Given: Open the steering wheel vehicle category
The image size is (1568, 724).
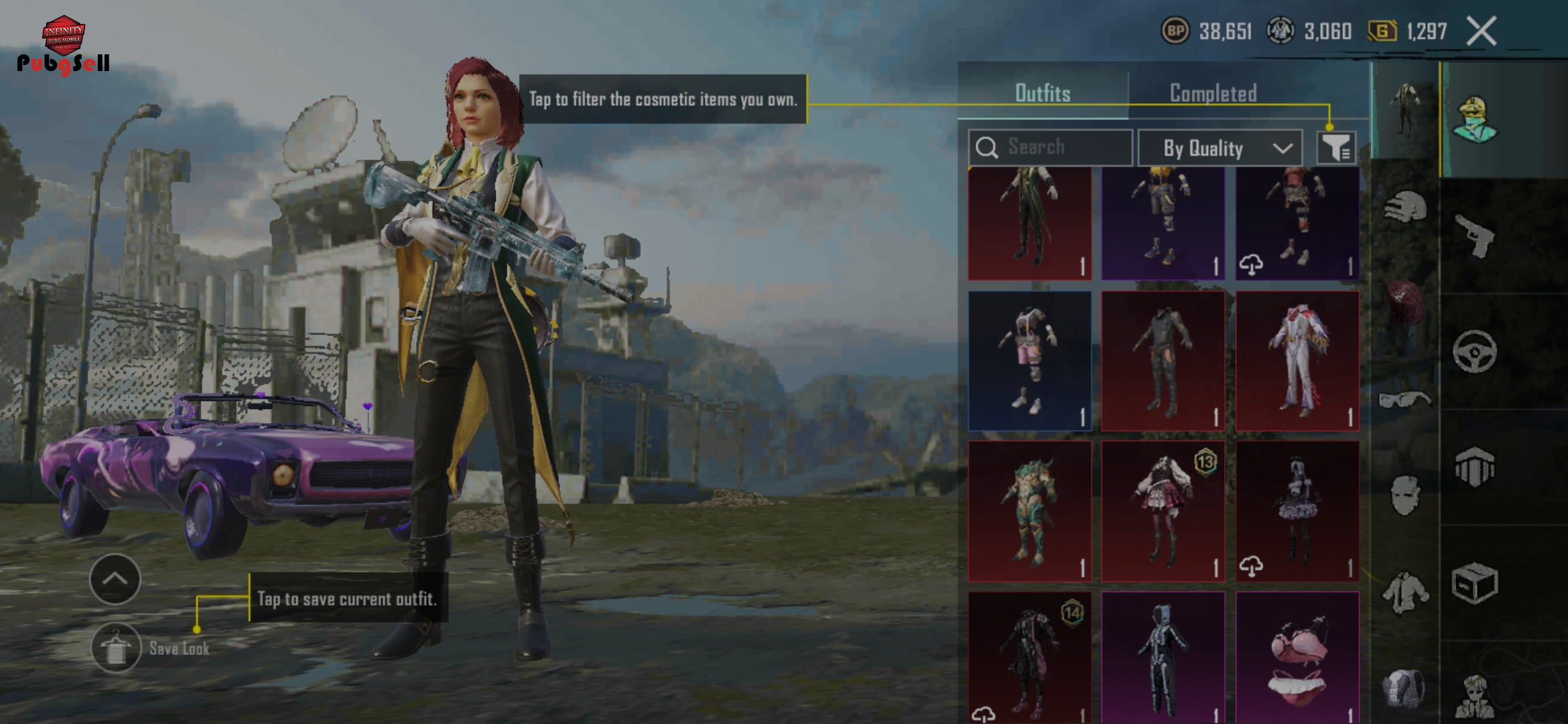Looking at the screenshot, I should [1474, 351].
